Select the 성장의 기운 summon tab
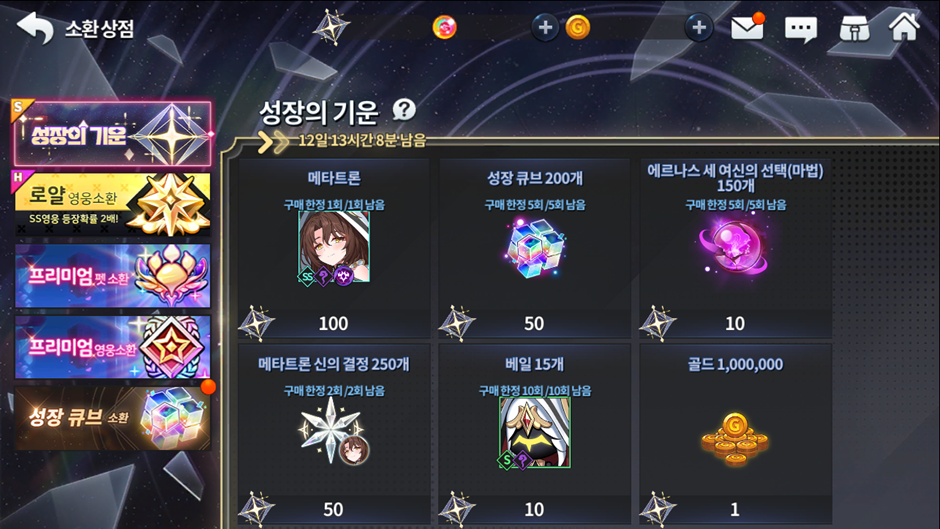The image size is (940, 529). click(112, 134)
